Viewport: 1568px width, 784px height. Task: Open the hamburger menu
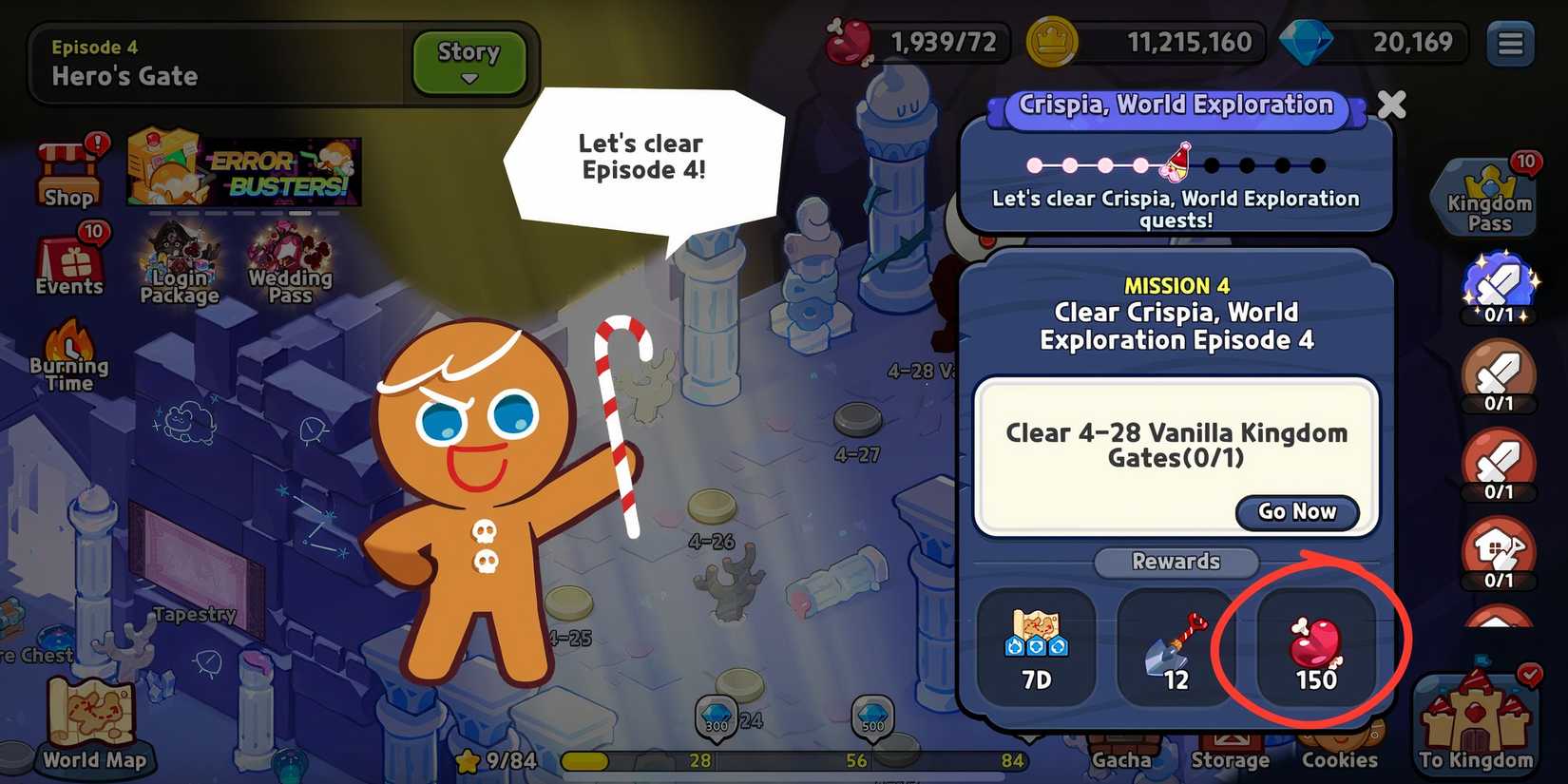pos(1509,45)
